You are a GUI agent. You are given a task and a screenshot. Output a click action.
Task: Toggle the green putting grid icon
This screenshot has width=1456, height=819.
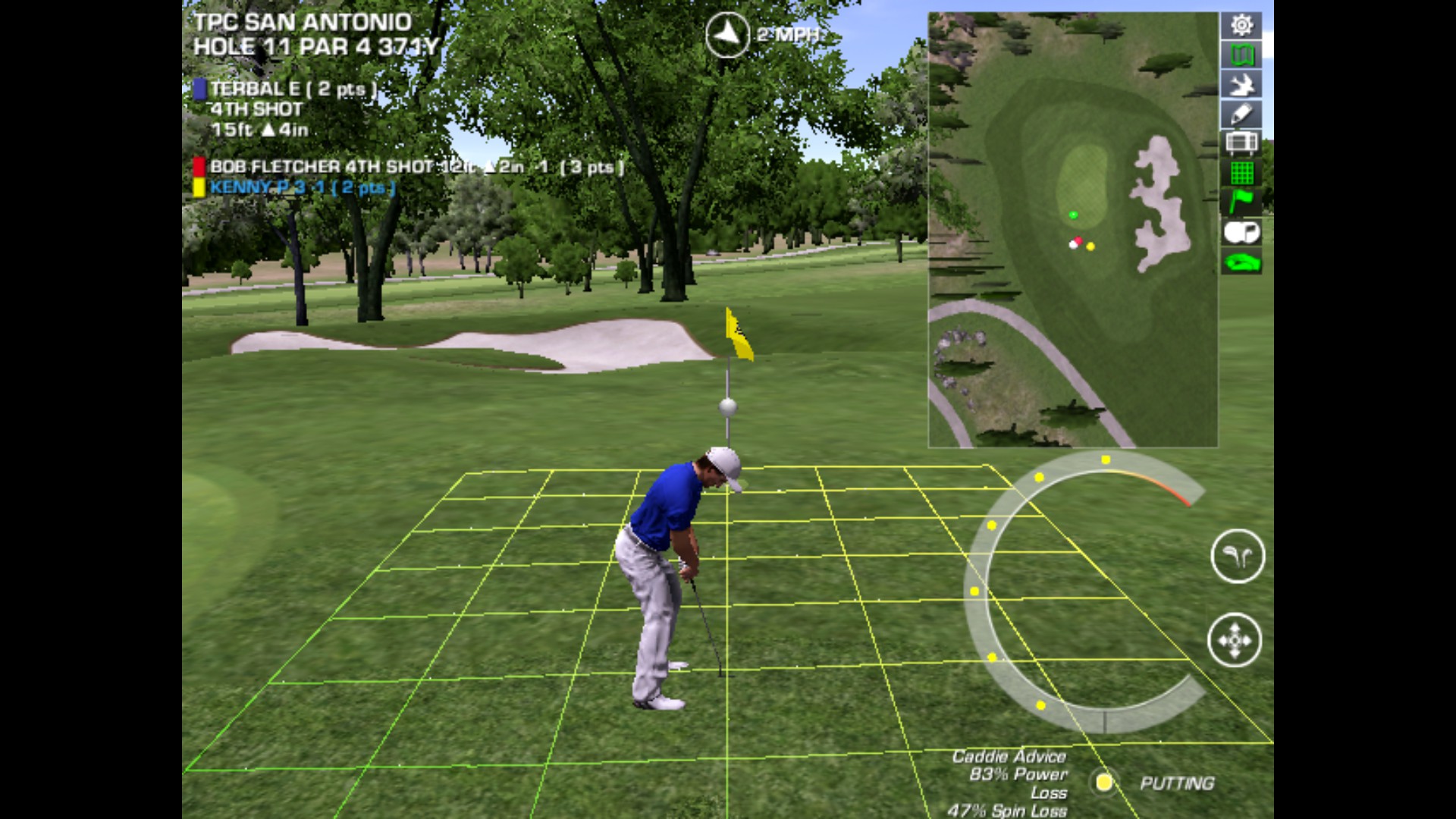point(1241,174)
